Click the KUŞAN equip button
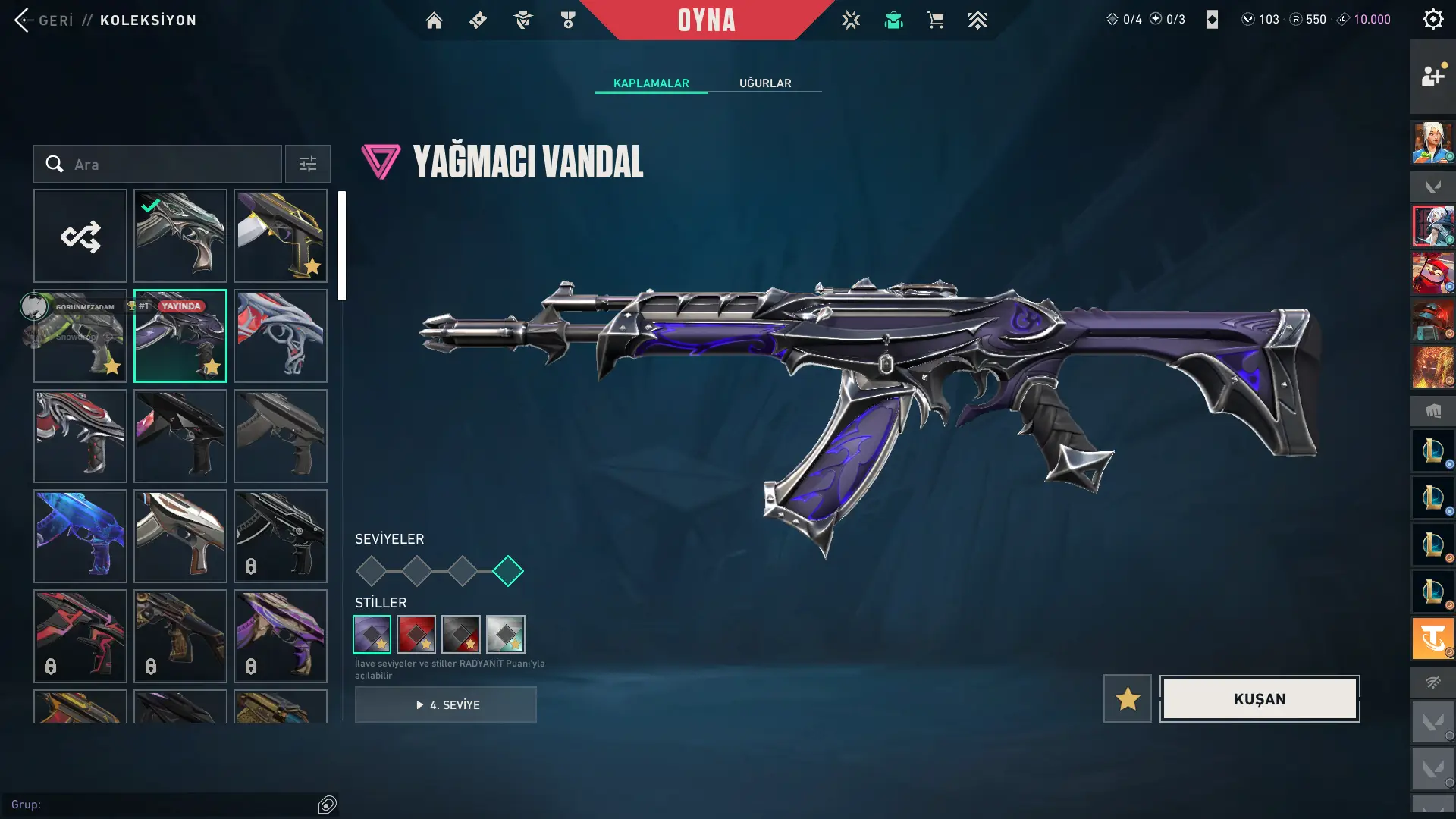 coord(1260,698)
